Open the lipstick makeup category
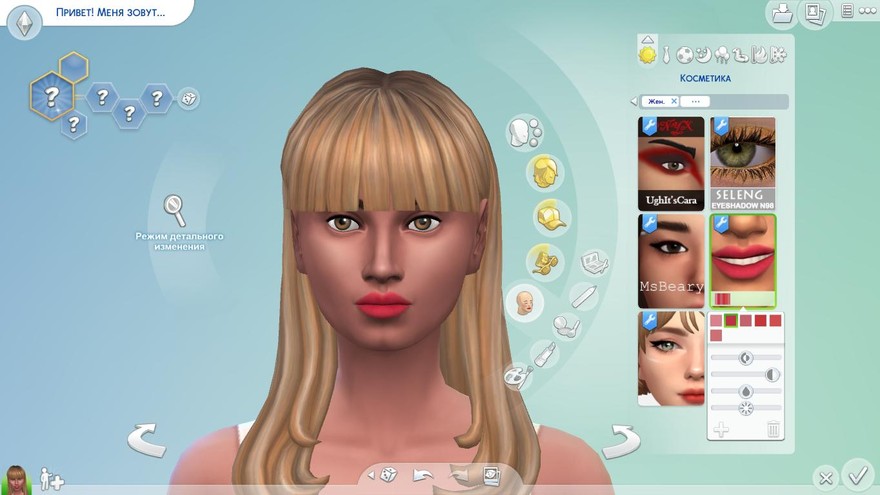 [545, 353]
